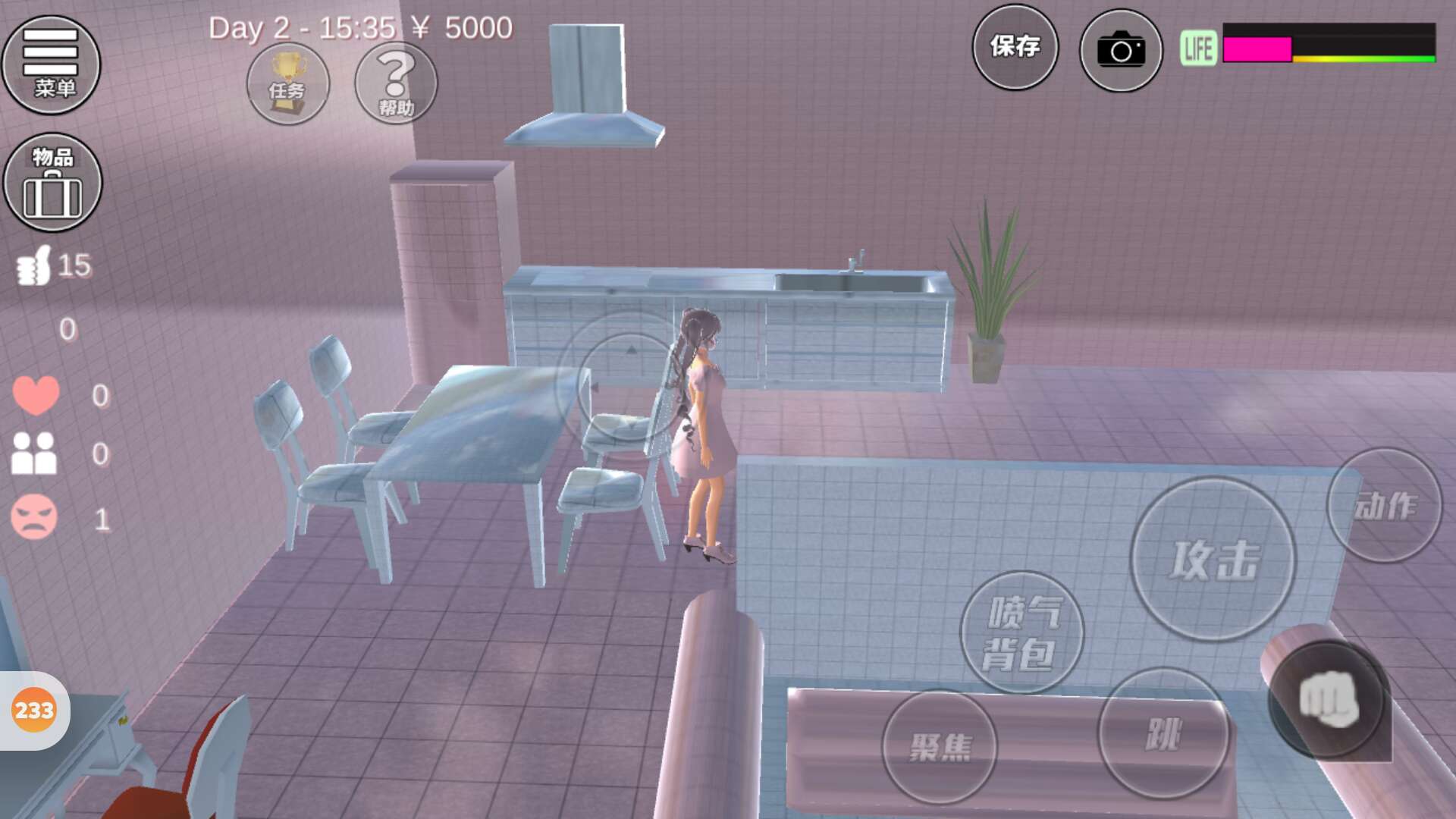This screenshot has height=819, width=1456.
Task: Open the 帮助 help button
Action: pos(396,83)
